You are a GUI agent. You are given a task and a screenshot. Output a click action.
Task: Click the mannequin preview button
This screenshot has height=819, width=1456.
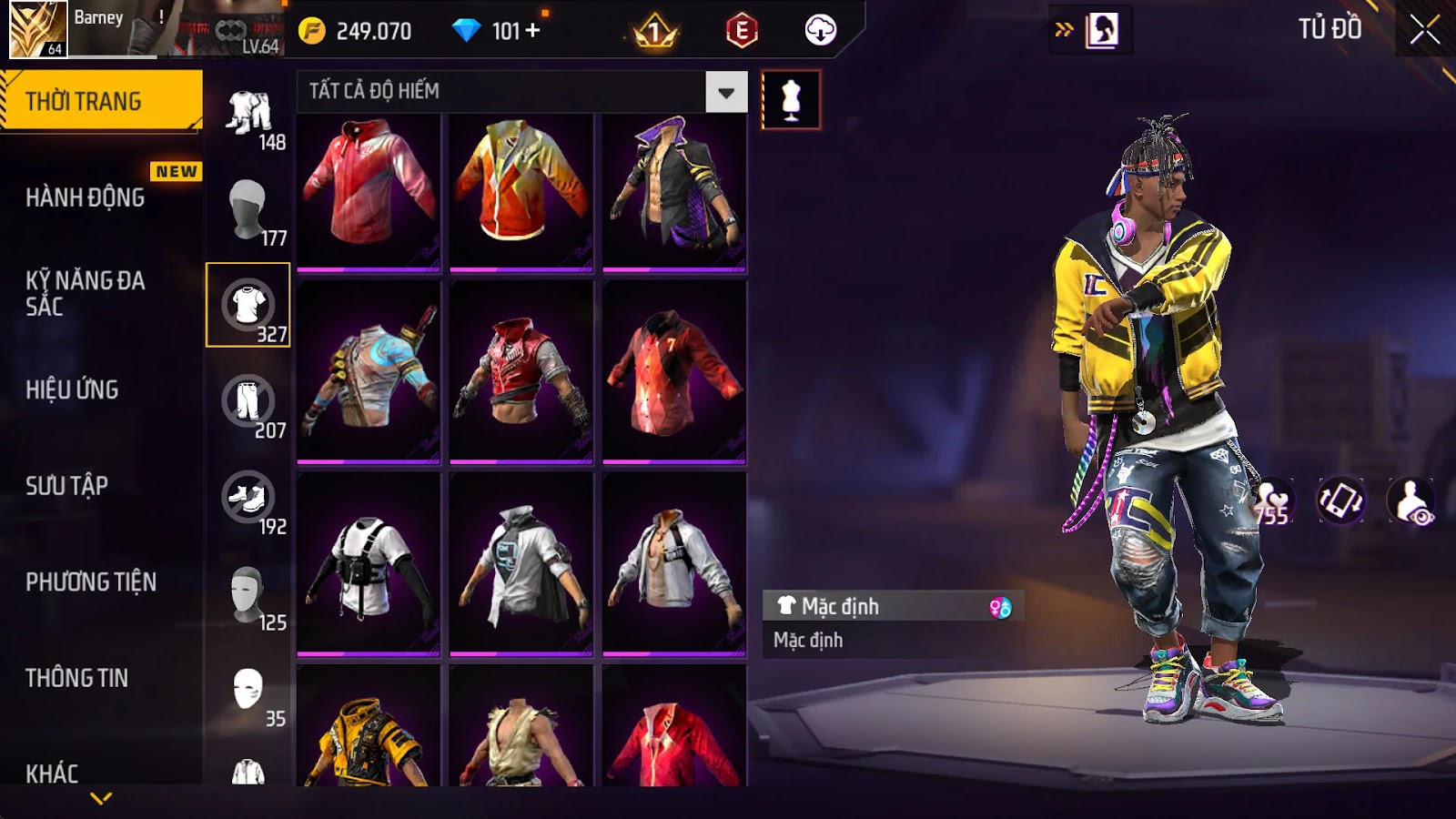(791, 100)
